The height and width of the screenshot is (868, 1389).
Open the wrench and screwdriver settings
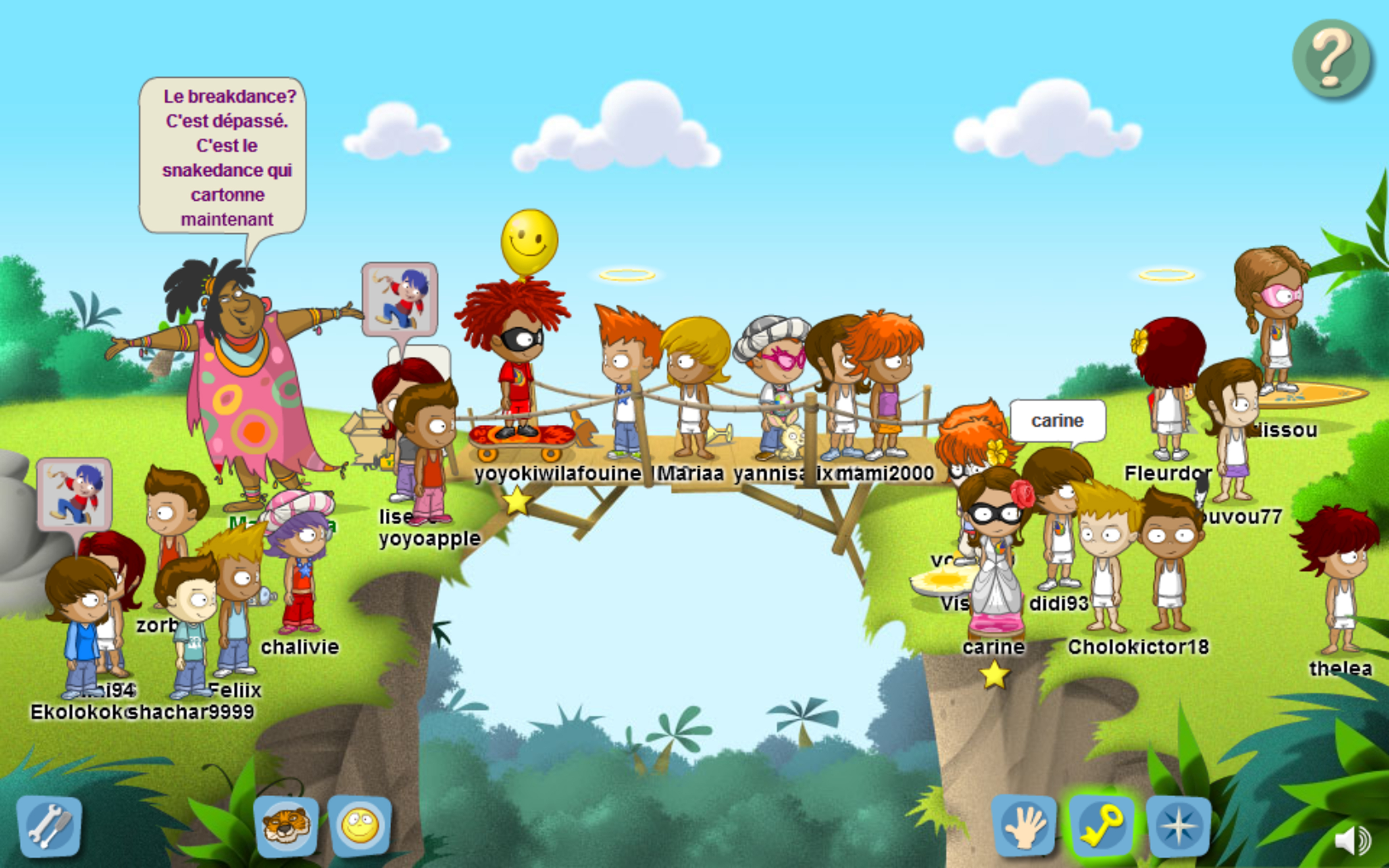pos(49,827)
